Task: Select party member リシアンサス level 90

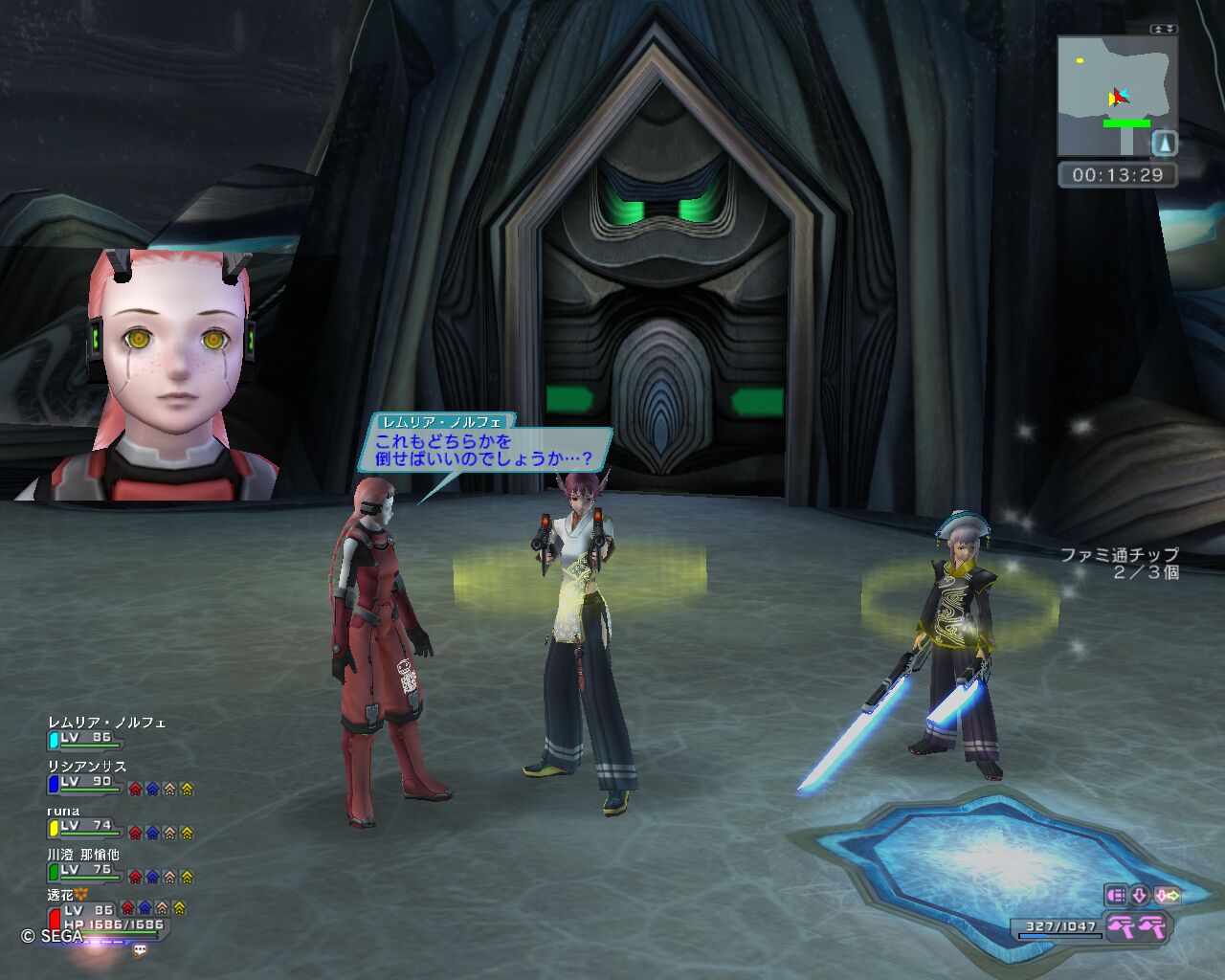Action: 87,767
